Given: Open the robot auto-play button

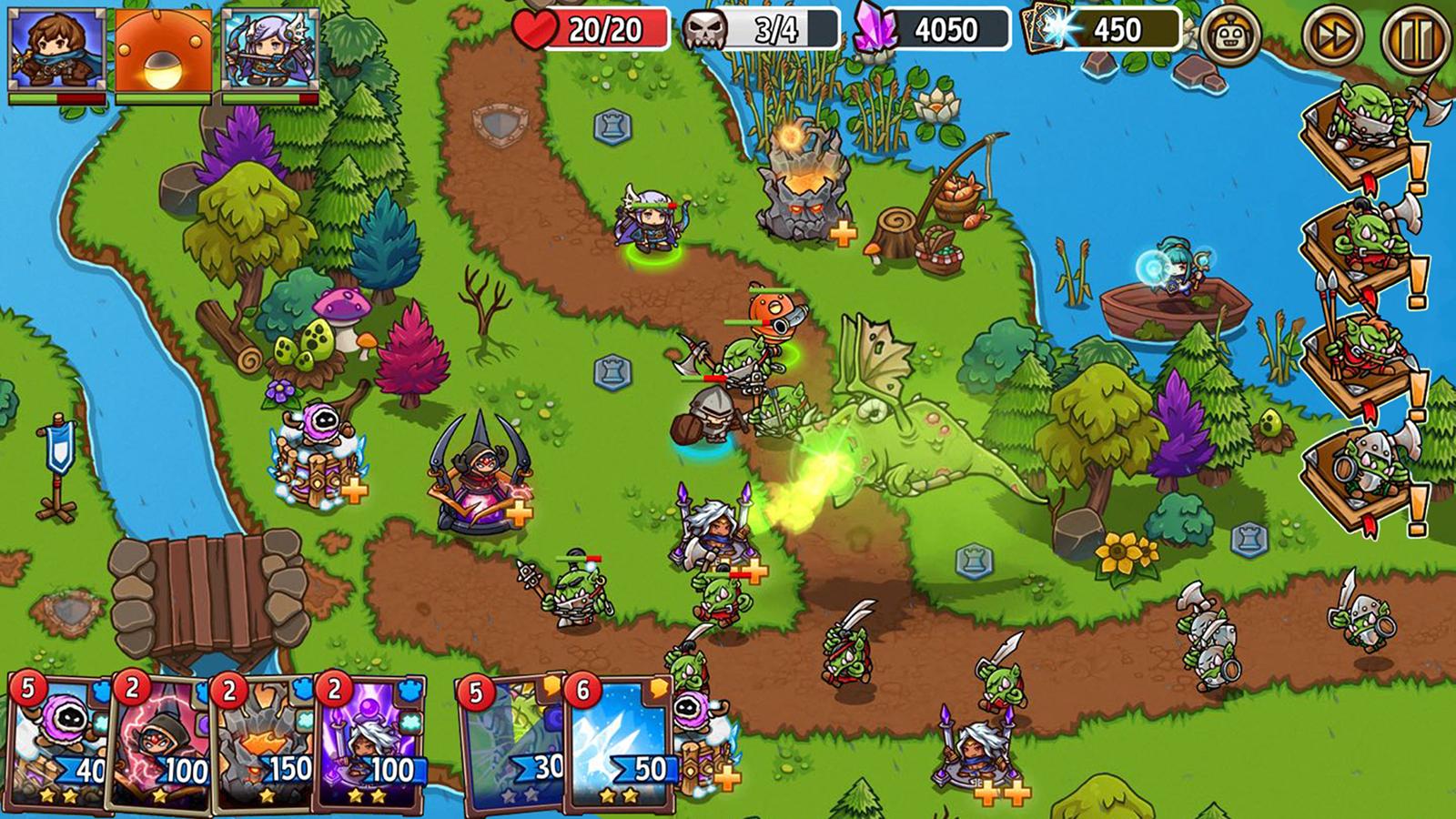Looking at the screenshot, I should [1230, 37].
